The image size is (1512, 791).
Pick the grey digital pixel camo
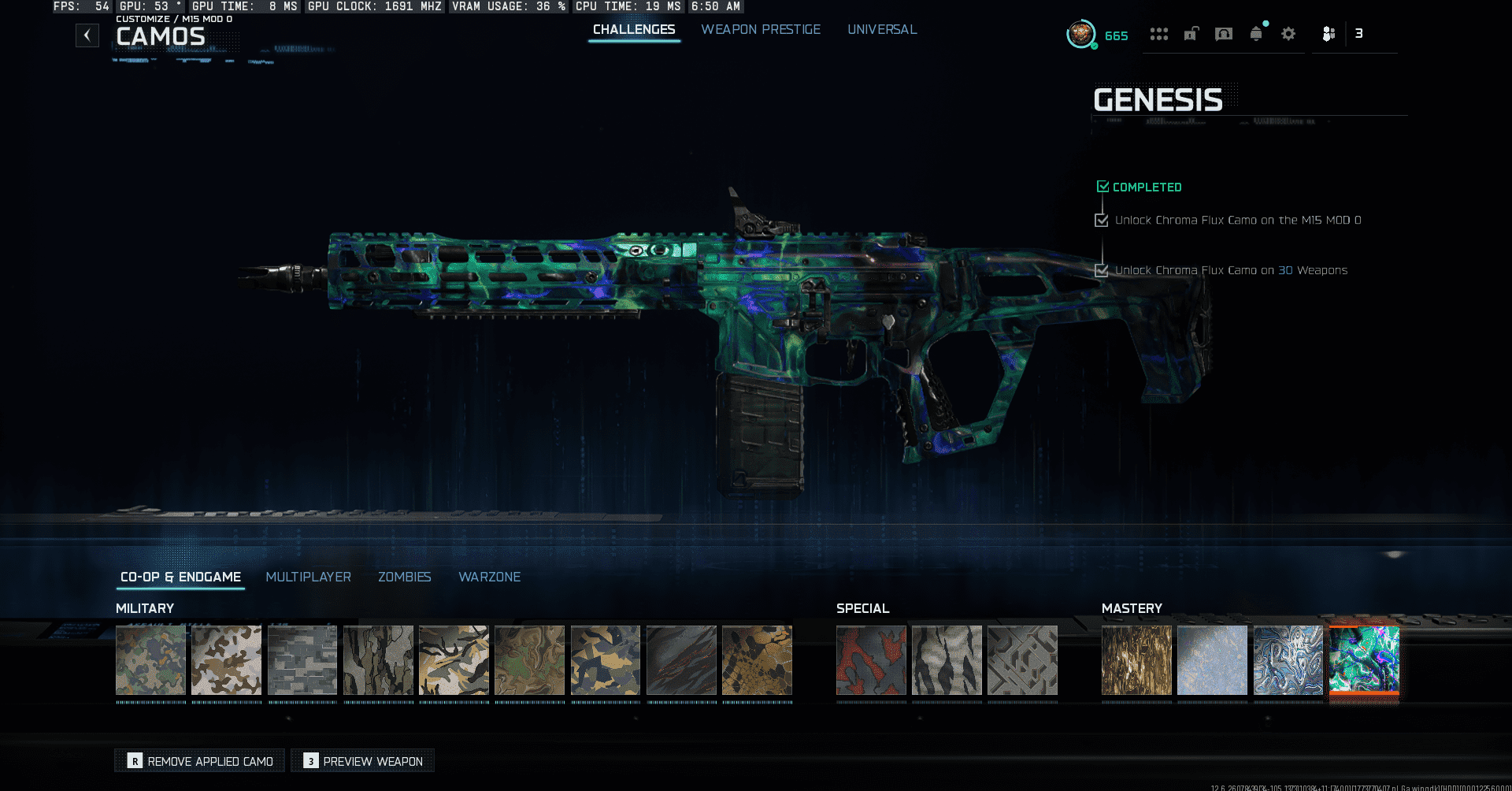302,660
